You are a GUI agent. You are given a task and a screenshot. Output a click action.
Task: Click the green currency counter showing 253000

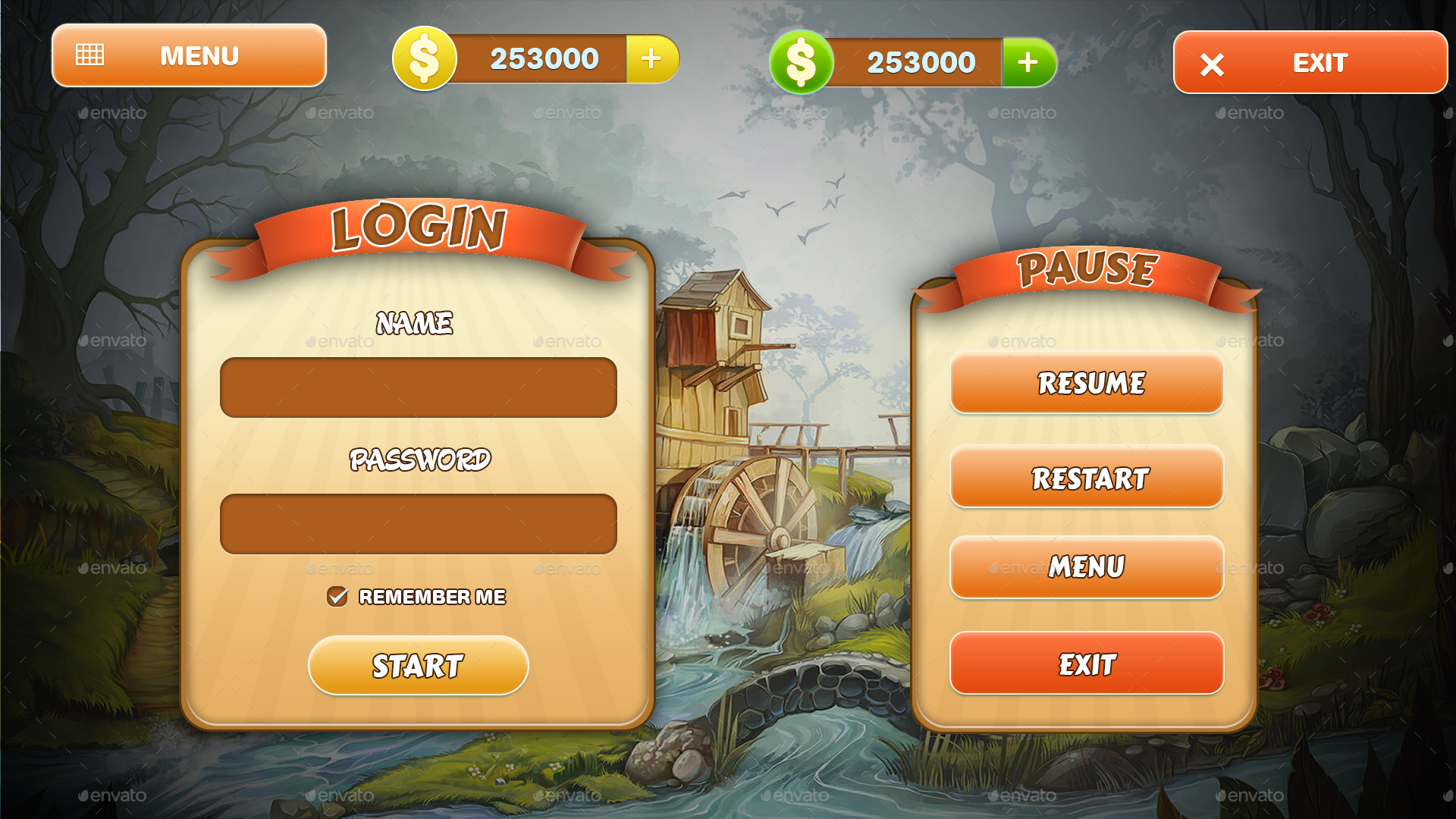pyautogui.click(x=920, y=61)
